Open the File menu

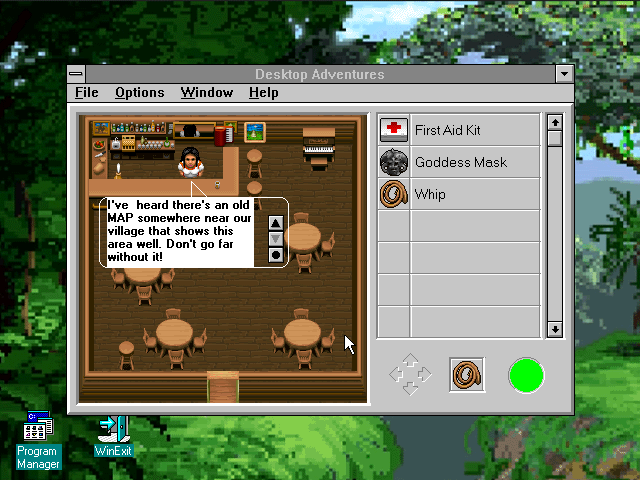point(87,93)
